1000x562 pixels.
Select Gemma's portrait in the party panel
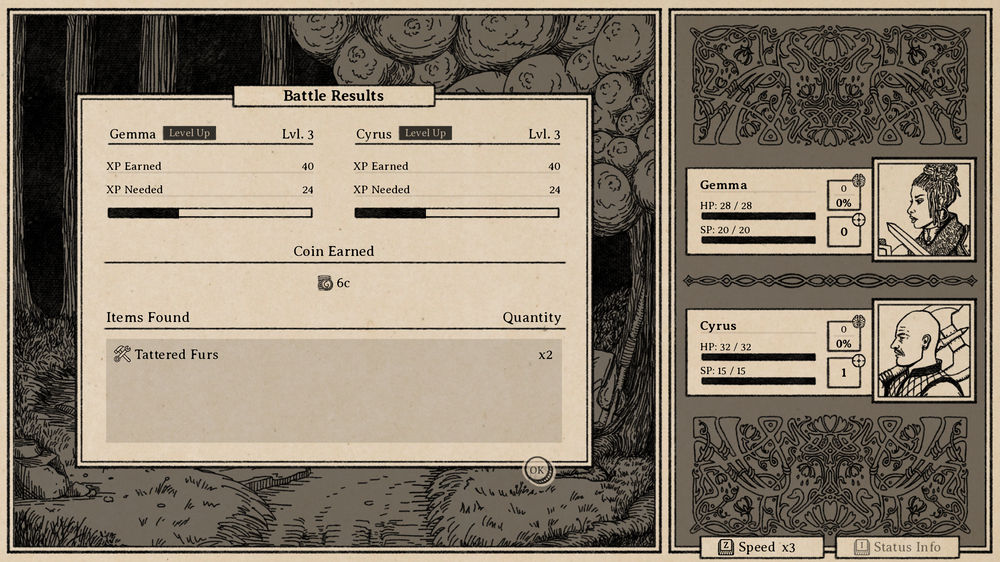(923, 210)
